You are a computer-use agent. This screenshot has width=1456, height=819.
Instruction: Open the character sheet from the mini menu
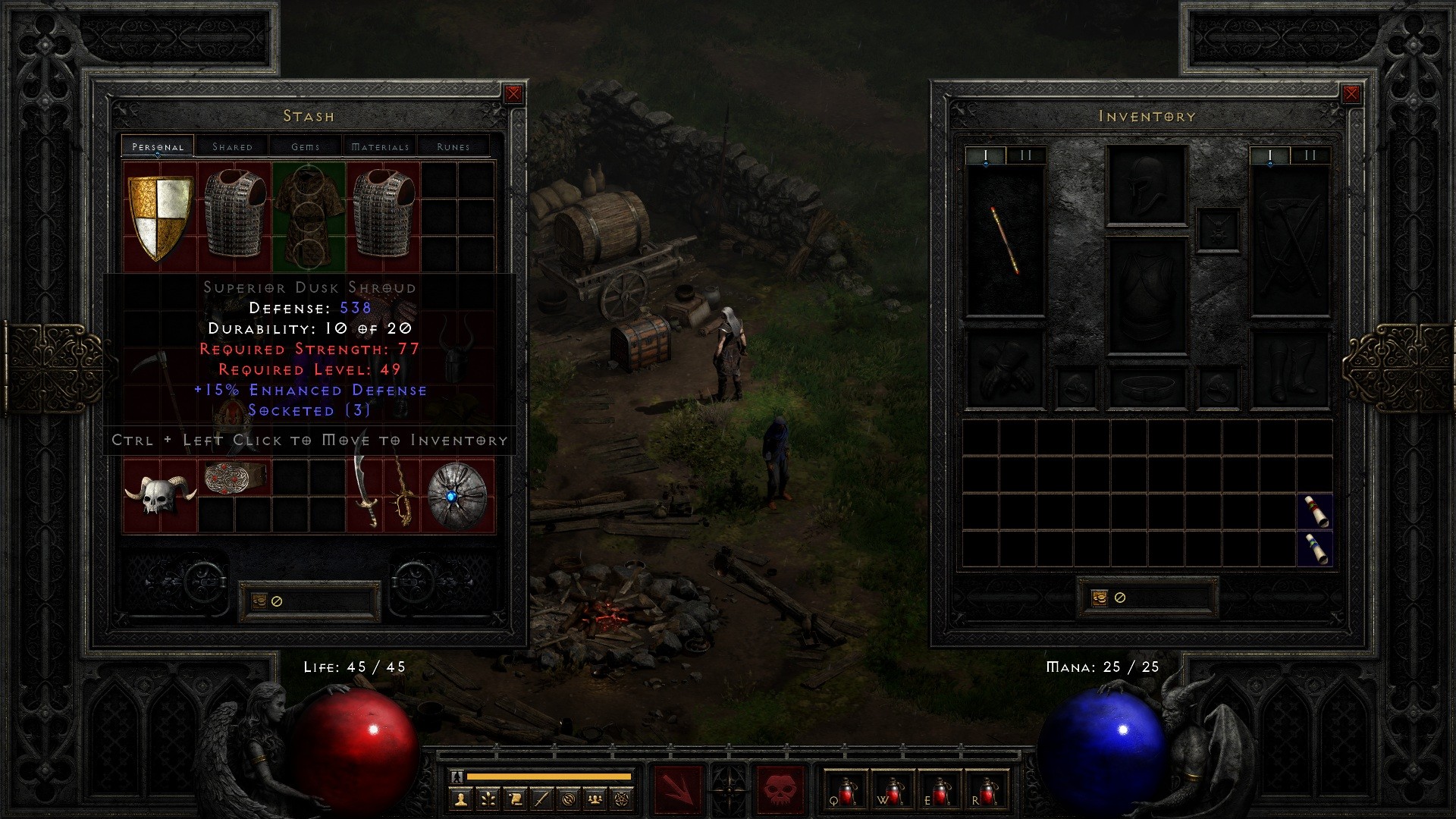coord(460,799)
